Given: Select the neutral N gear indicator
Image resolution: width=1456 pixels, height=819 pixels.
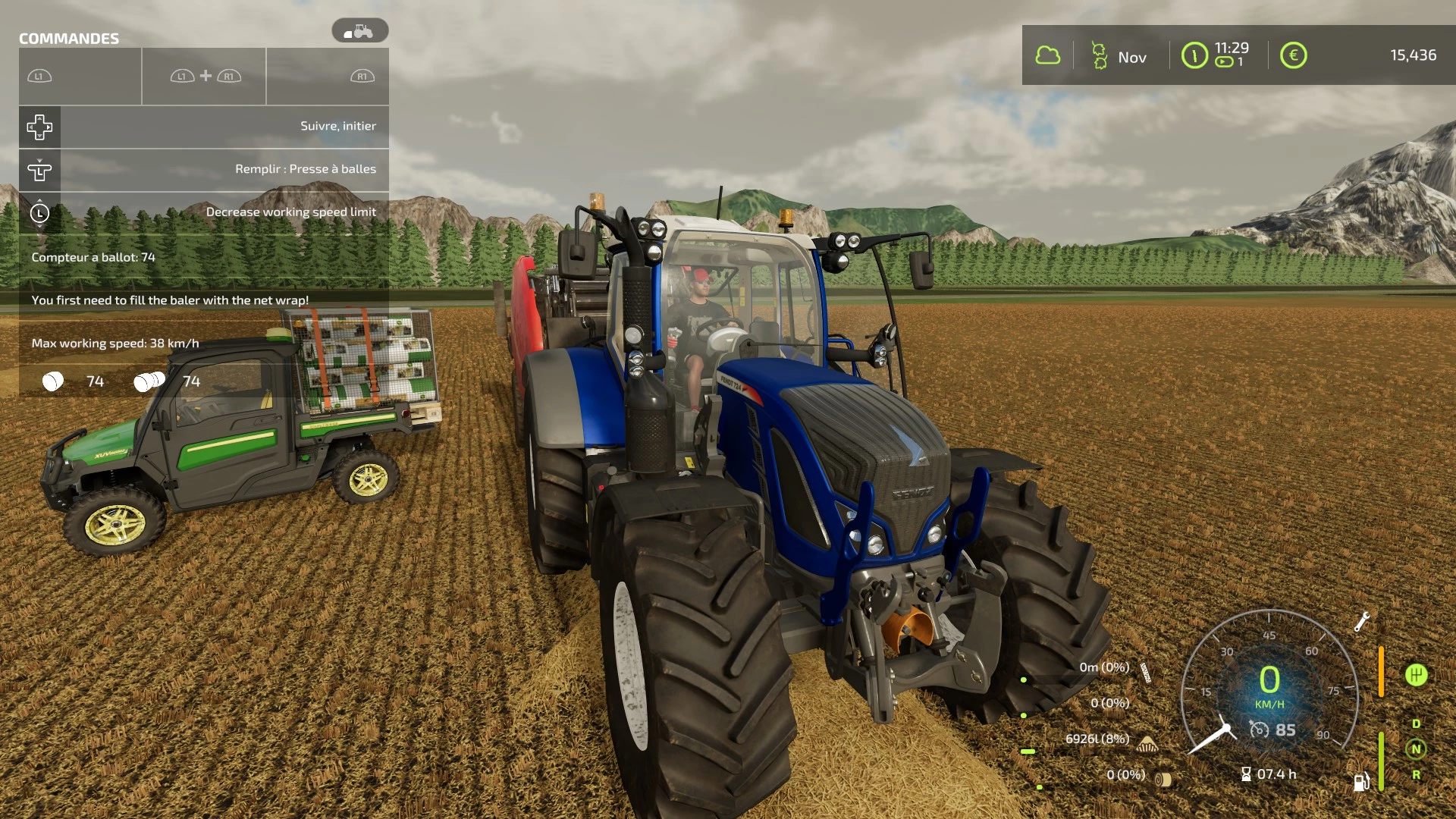Looking at the screenshot, I should coord(1416,749).
